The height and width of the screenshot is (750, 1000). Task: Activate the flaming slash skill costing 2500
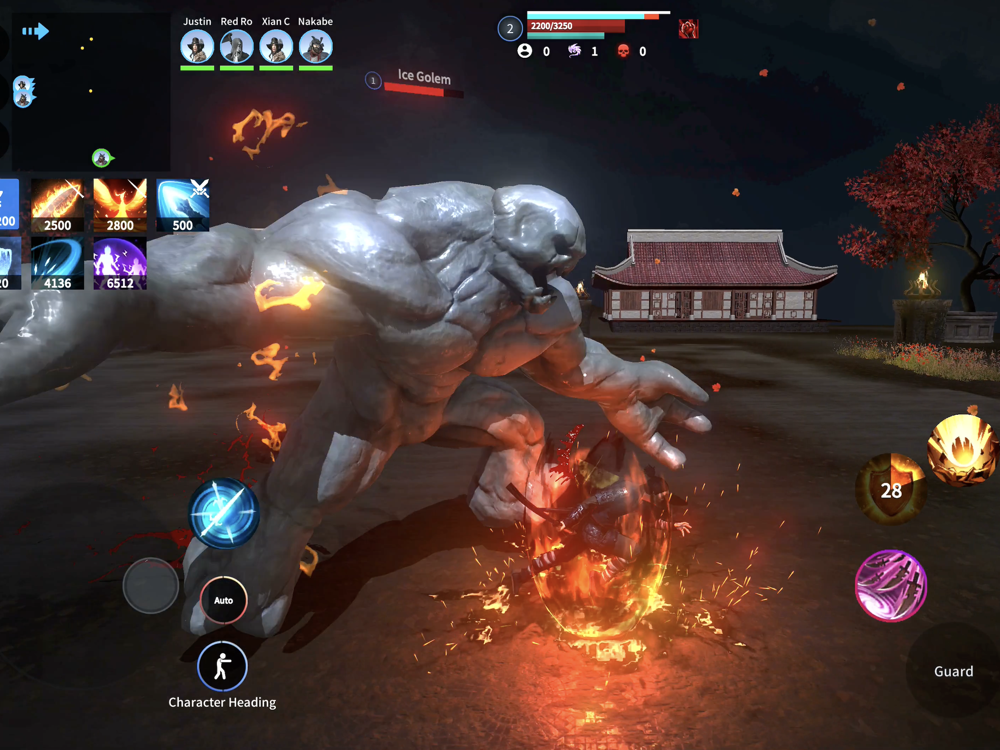57,206
